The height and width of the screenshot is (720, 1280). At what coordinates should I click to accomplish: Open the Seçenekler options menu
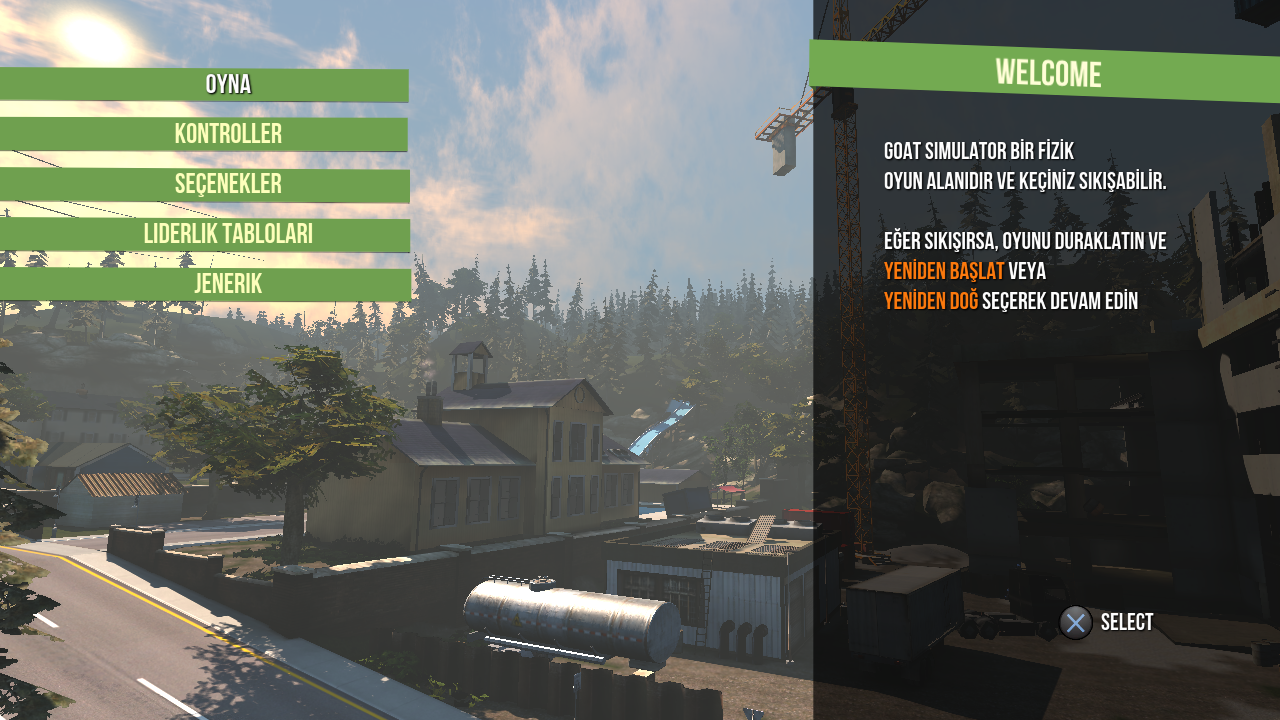point(228,185)
